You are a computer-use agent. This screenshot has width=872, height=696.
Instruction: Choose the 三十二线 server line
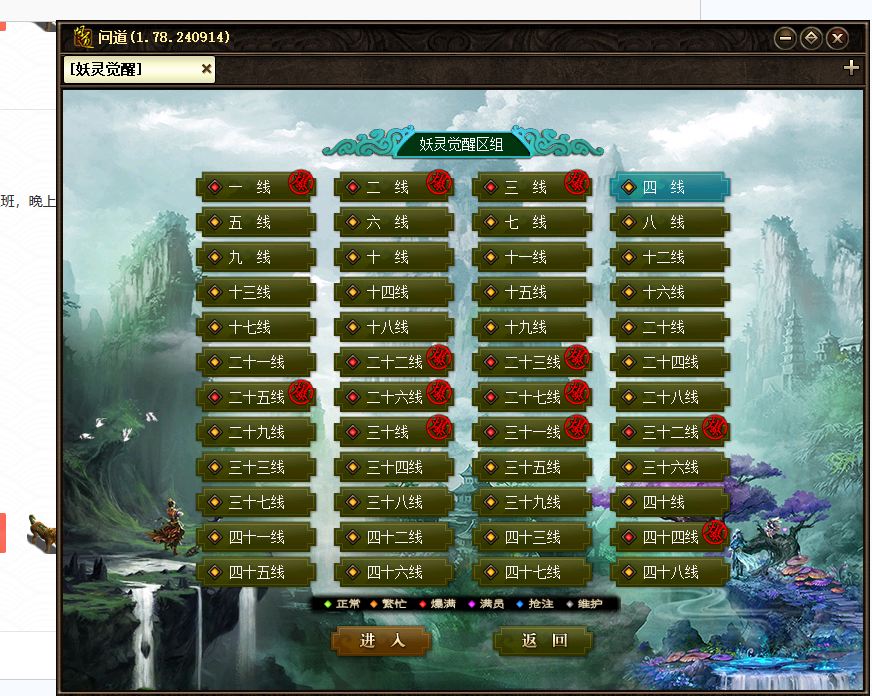tap(669, 432)
